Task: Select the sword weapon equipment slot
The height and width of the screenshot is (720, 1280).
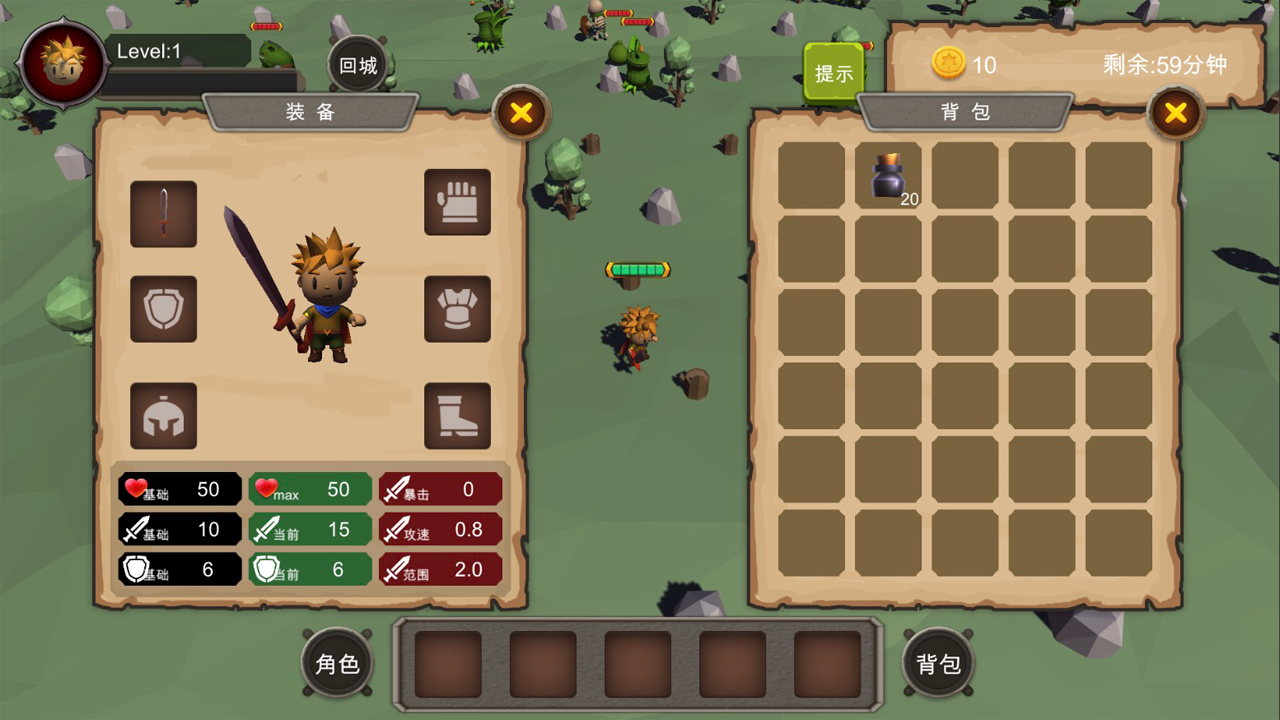Action: tap(163, 213)
